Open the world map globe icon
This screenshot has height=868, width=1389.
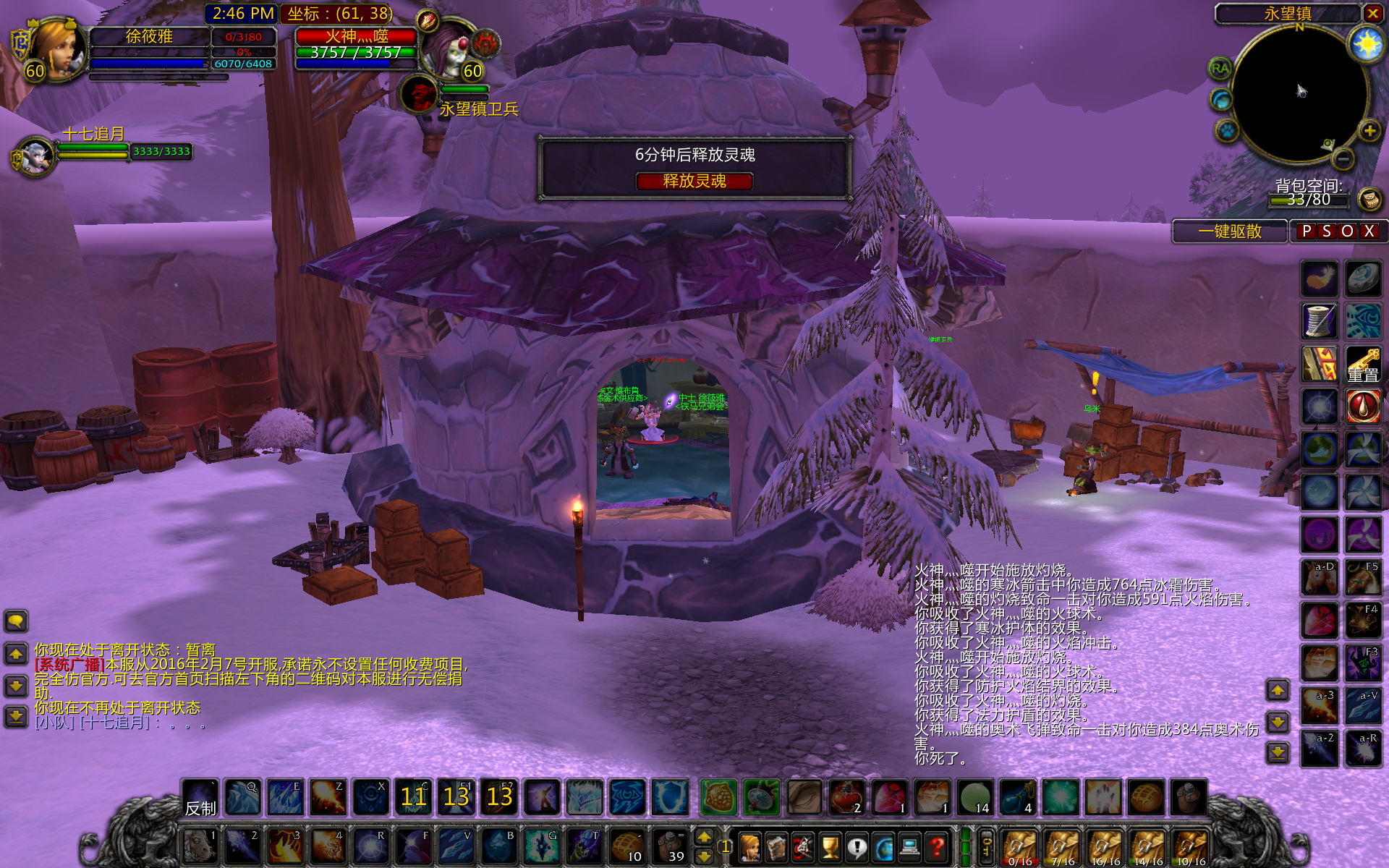tap(884, 848)
